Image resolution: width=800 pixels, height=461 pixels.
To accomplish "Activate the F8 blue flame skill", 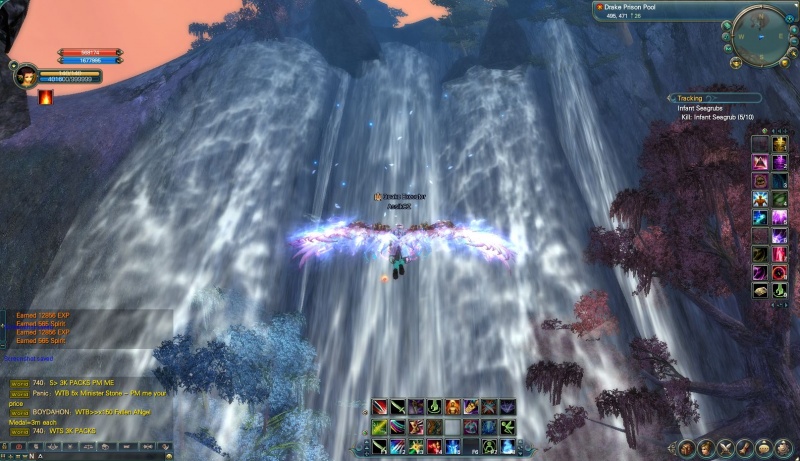I will [508, 446].
